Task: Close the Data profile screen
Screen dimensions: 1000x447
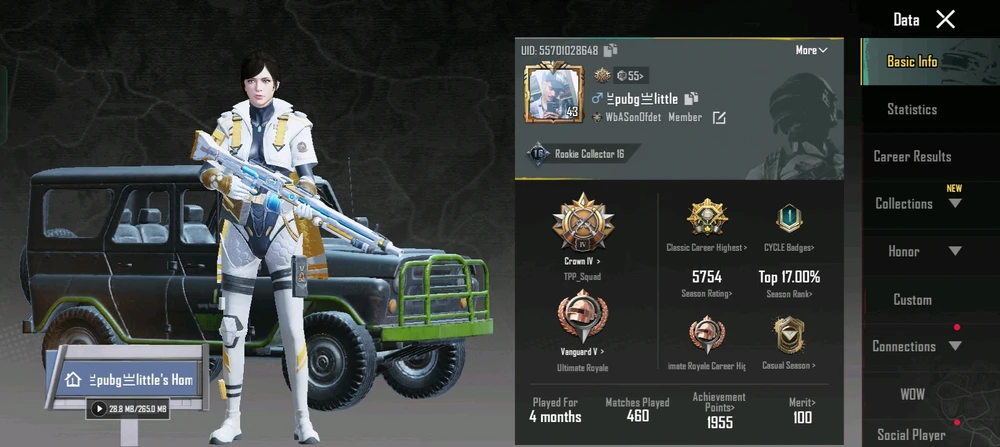Action: (x=945, y=19)
